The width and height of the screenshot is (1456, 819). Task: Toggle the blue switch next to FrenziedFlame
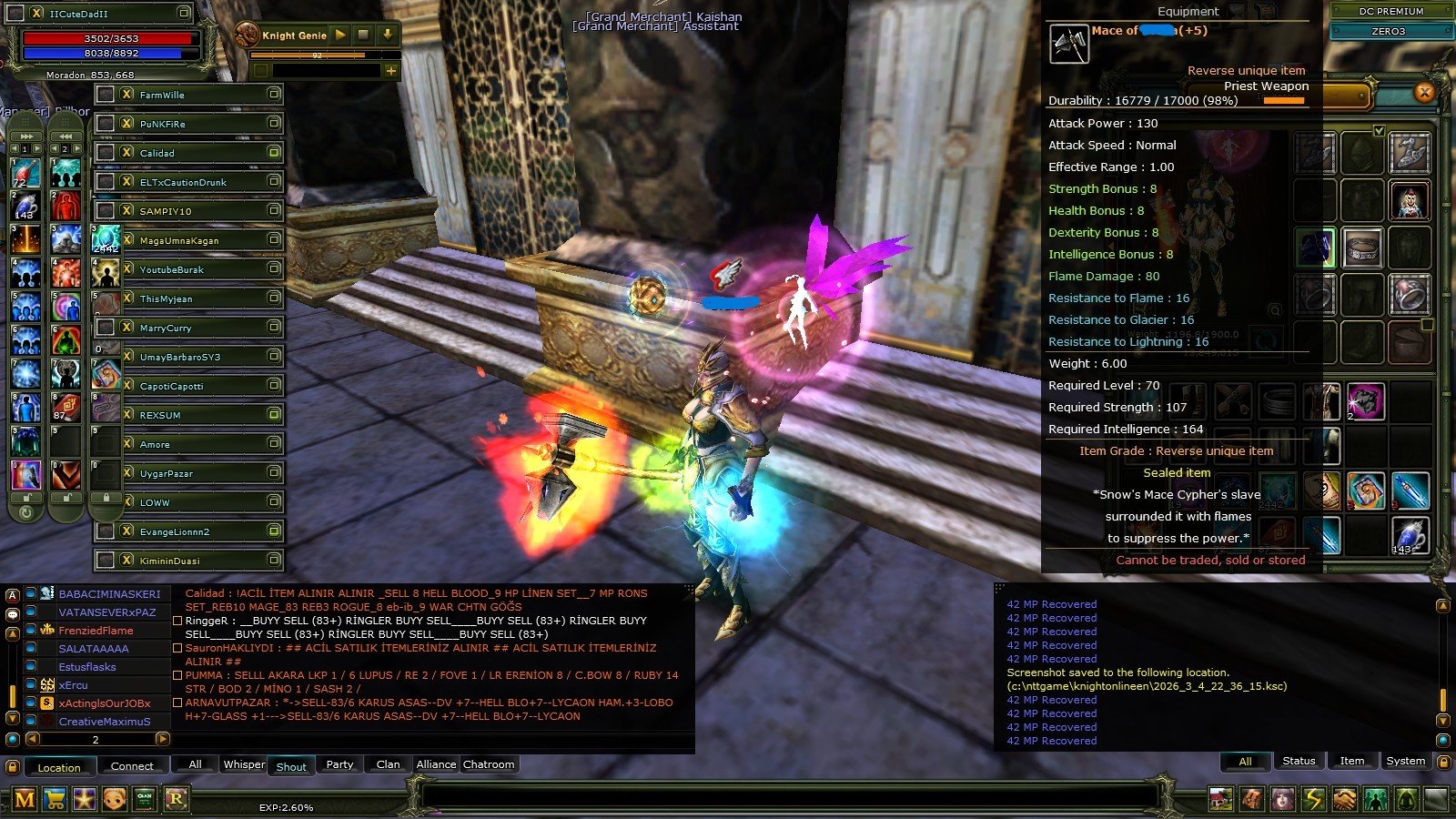[x=30, y=631]
